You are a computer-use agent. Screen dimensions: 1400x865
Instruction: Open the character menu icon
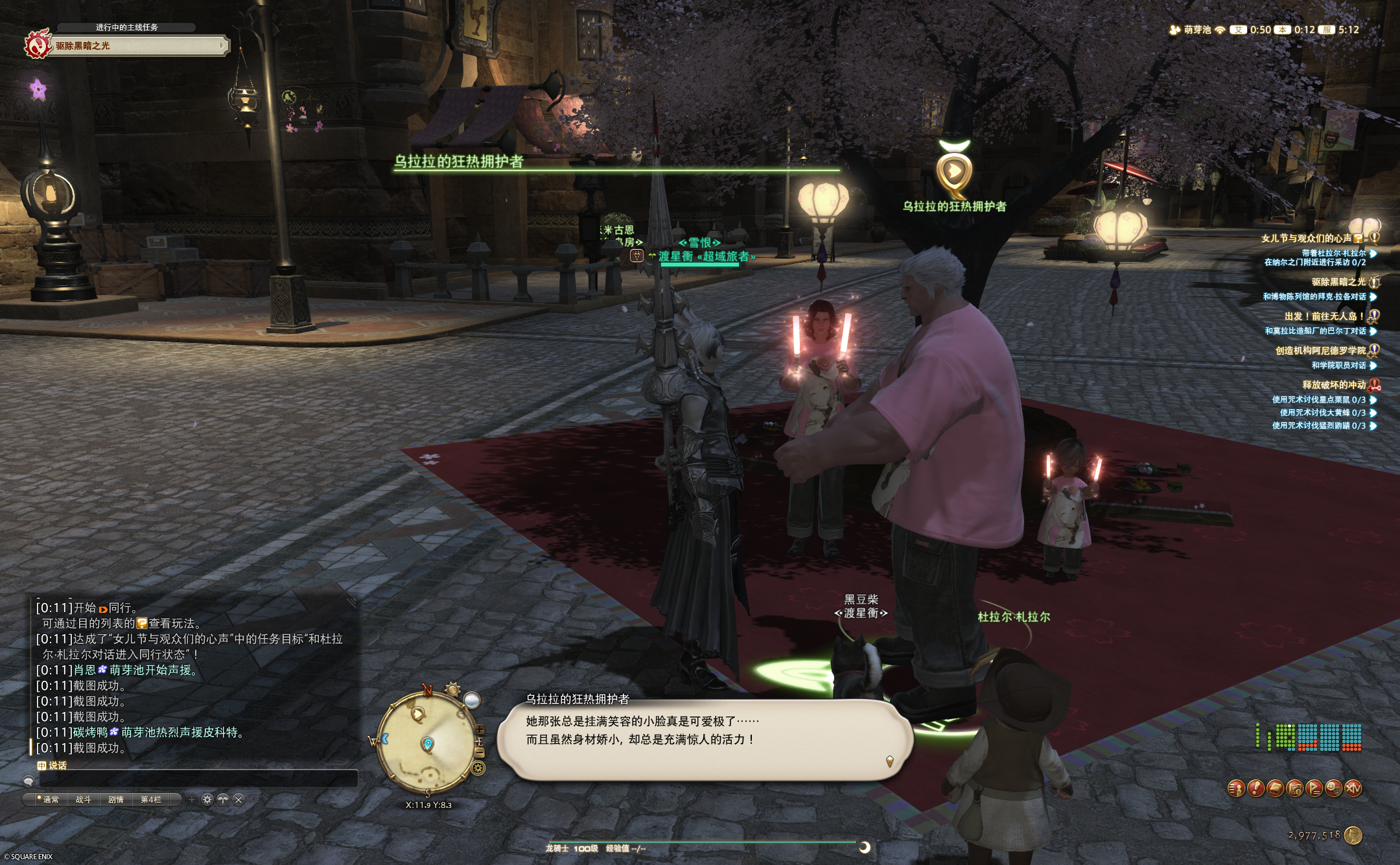pyautogui.click(x=1236, y=788)
